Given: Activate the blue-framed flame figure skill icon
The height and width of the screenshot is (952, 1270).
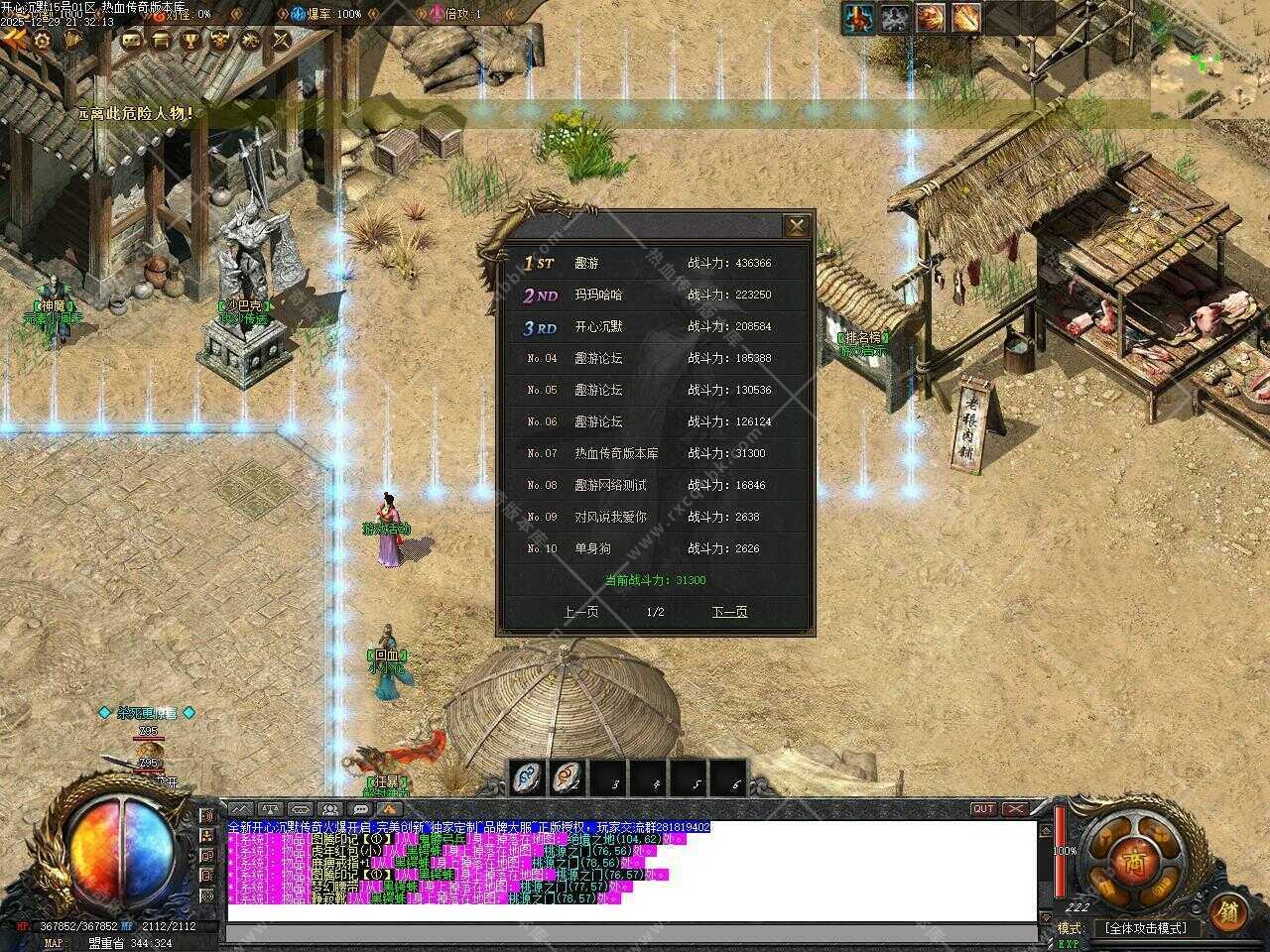Looking at the screenshot, I should pos(858,18).
